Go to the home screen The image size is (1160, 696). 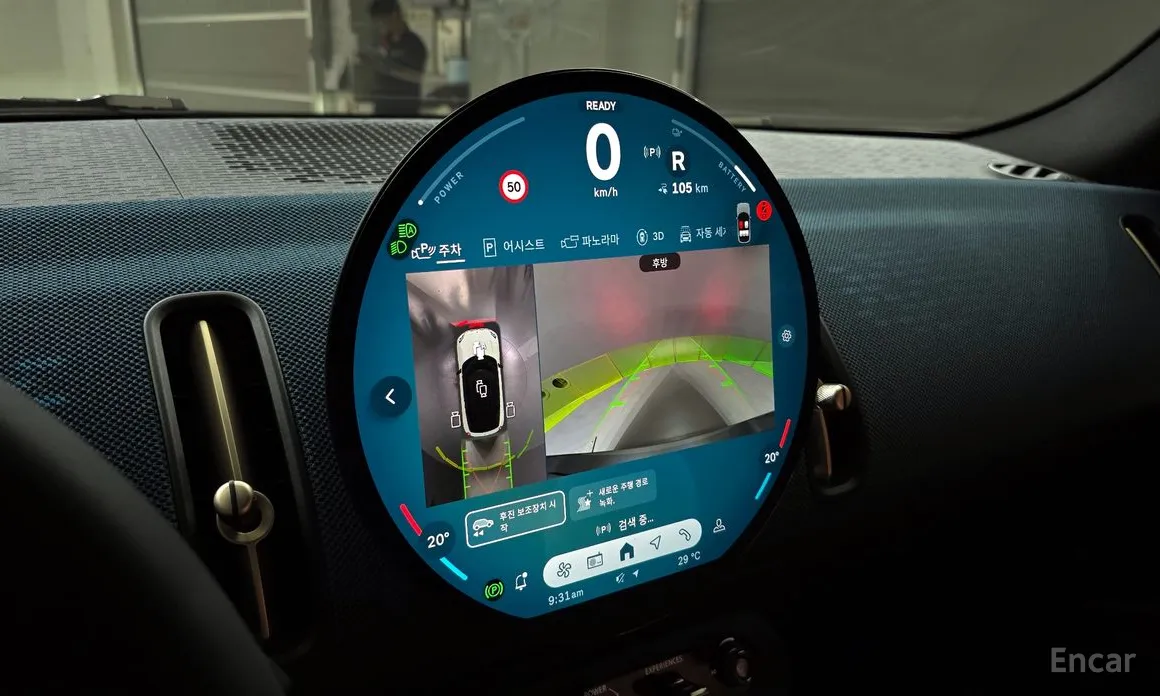(x=627, y=551)
